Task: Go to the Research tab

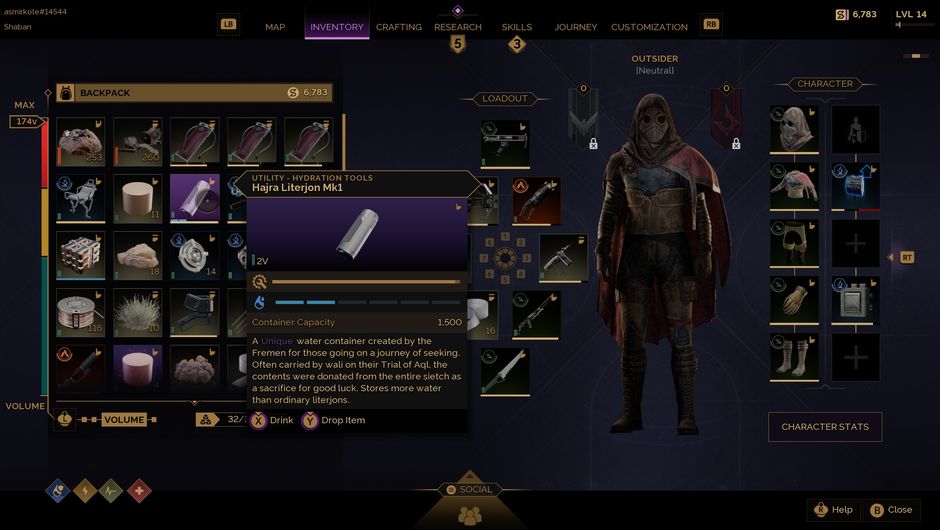Action: pos(458,27)
